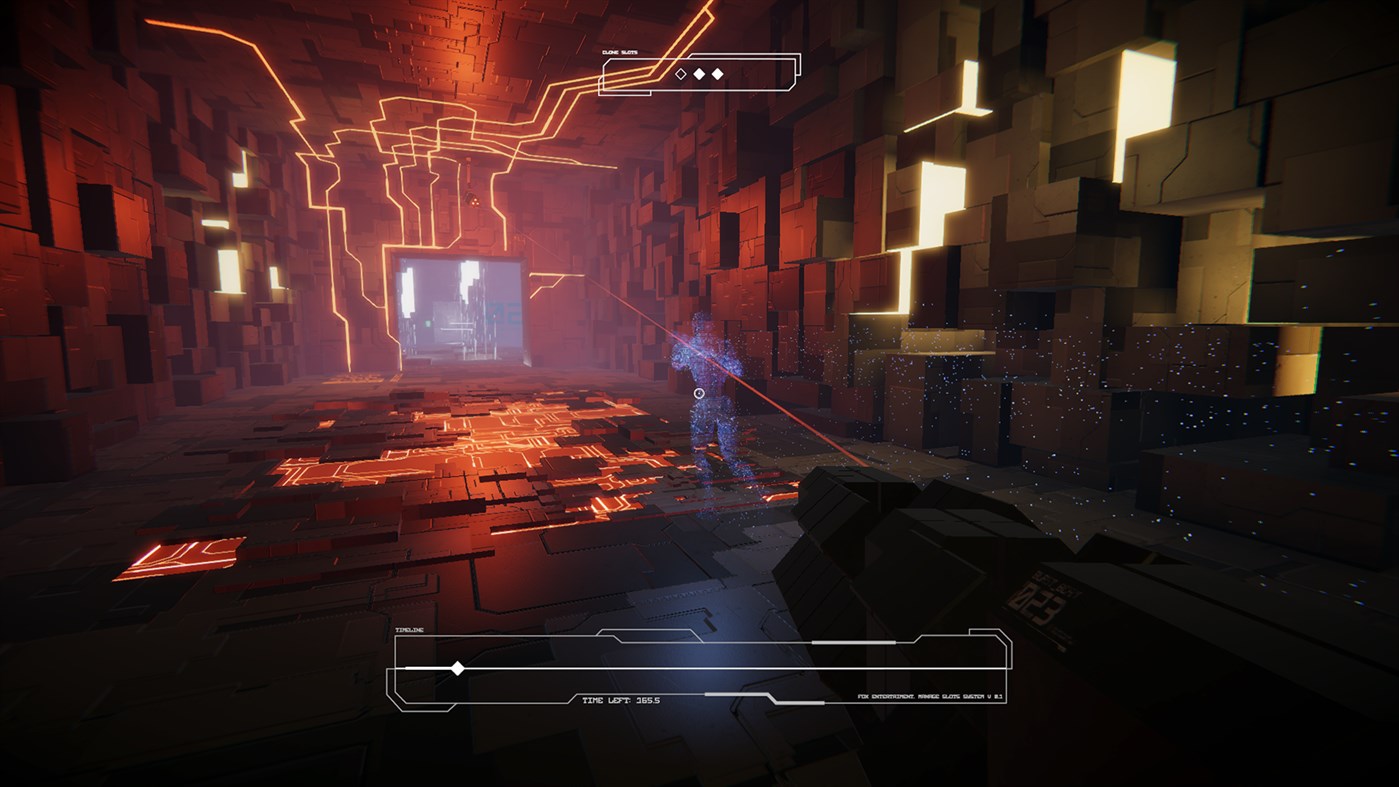Select the second filled clone slot diamond
The height and width of the screenshot is (787, 1399).
(x=700, y=73)
